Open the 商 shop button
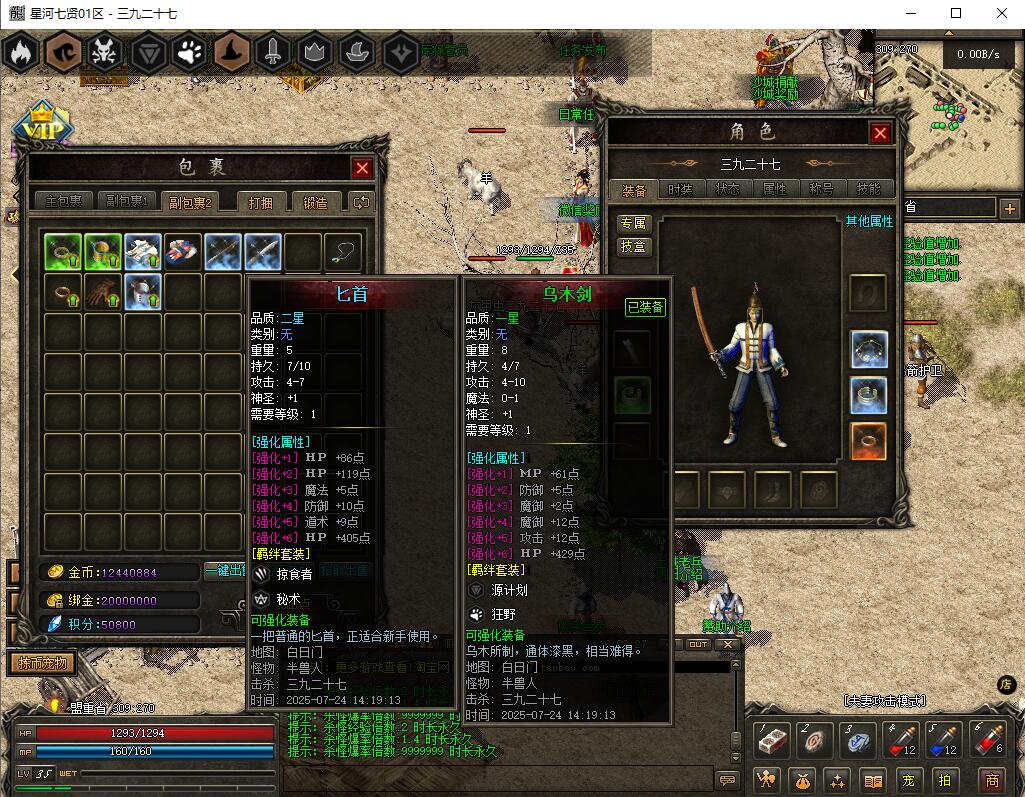This screenshot has height=797, width=1025. tap(991, 779)
